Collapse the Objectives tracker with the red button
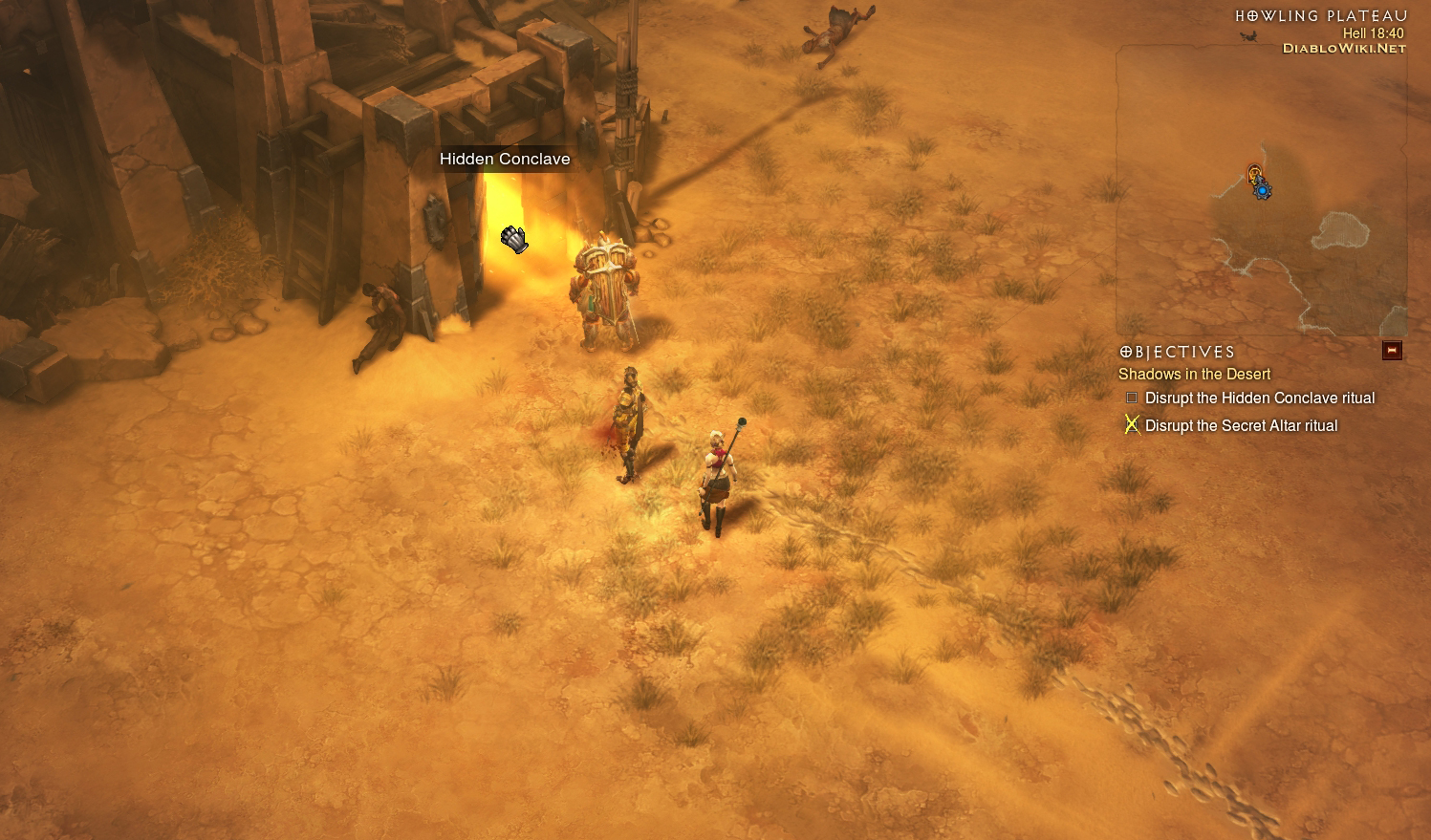 pos(1392,351)
